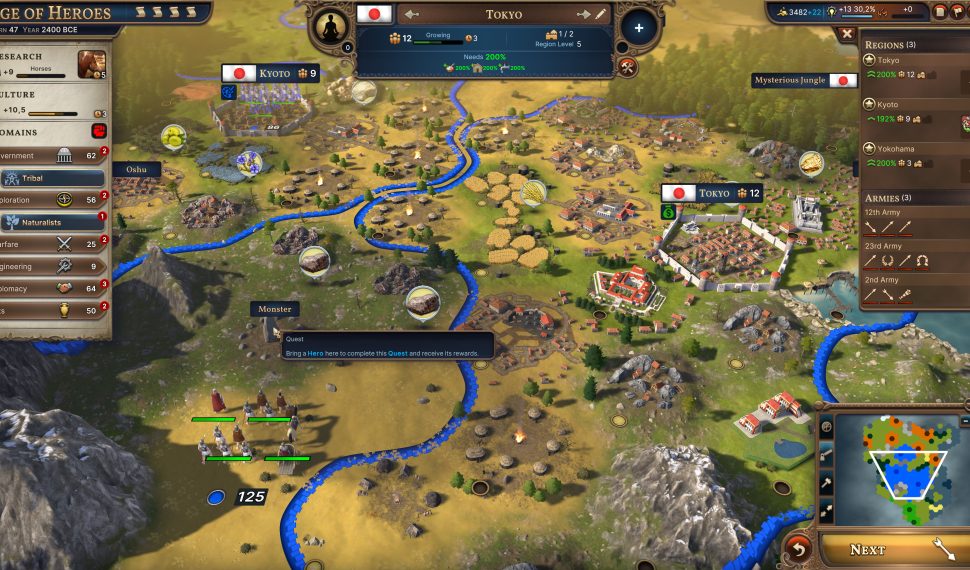
Task: Open the Engineering domain row
Action: tap(50, 266)
